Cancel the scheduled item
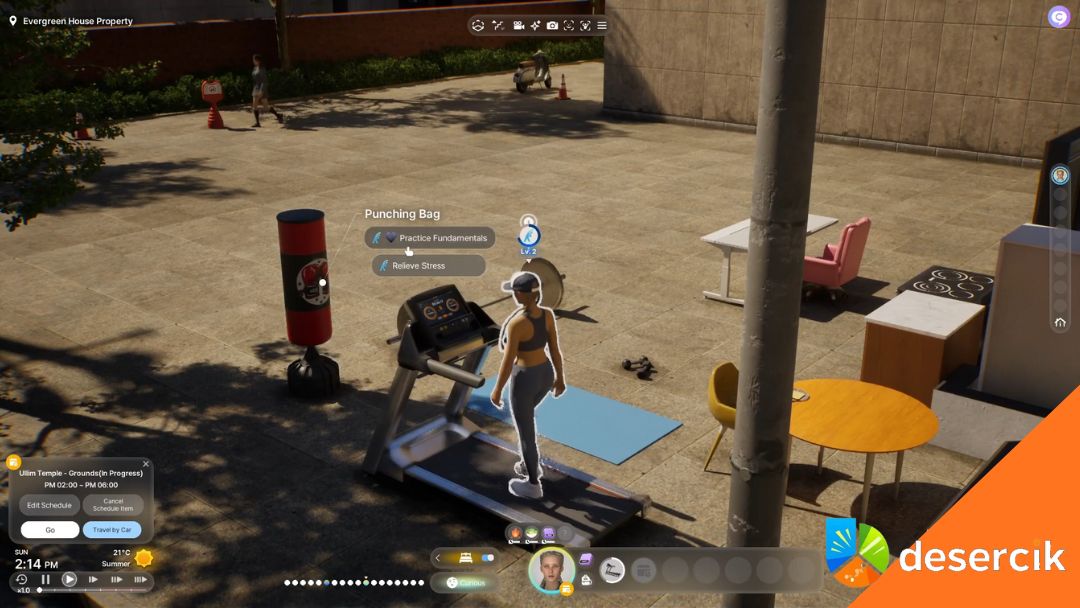This screenshot has width=1080, height=608. tap(113, 505)
